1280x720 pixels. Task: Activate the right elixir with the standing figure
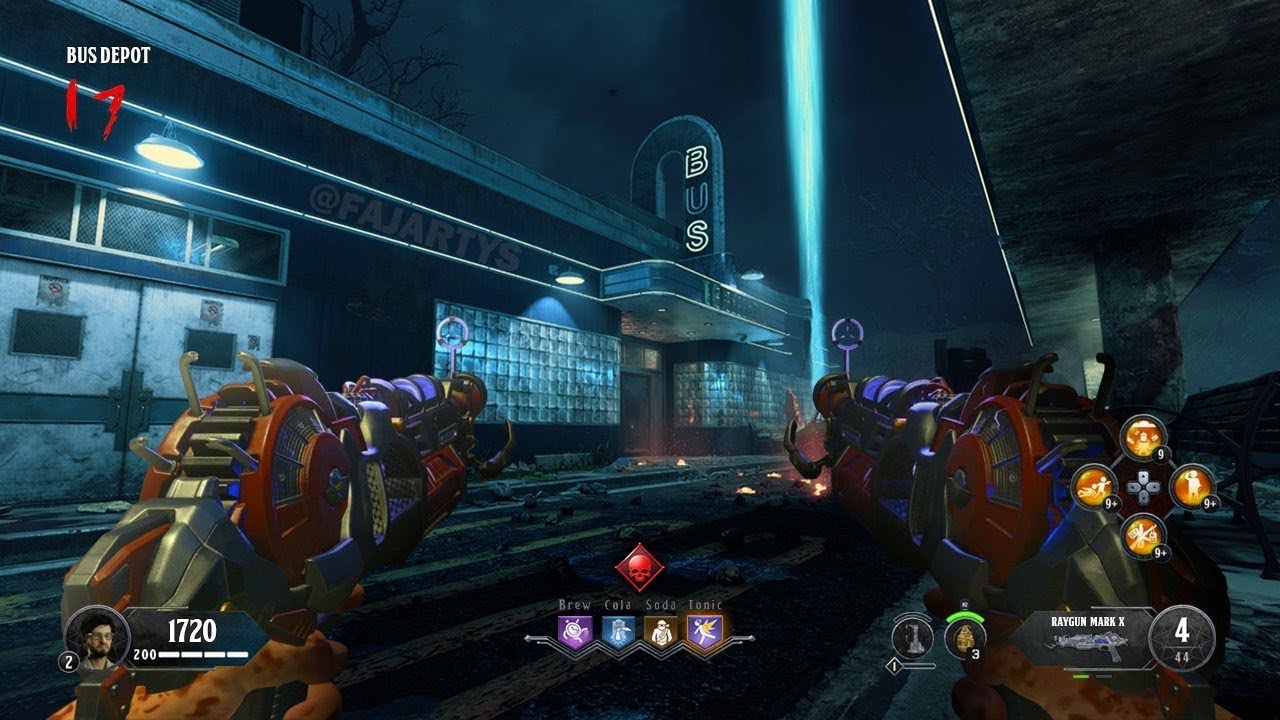tap(1191, 487)
